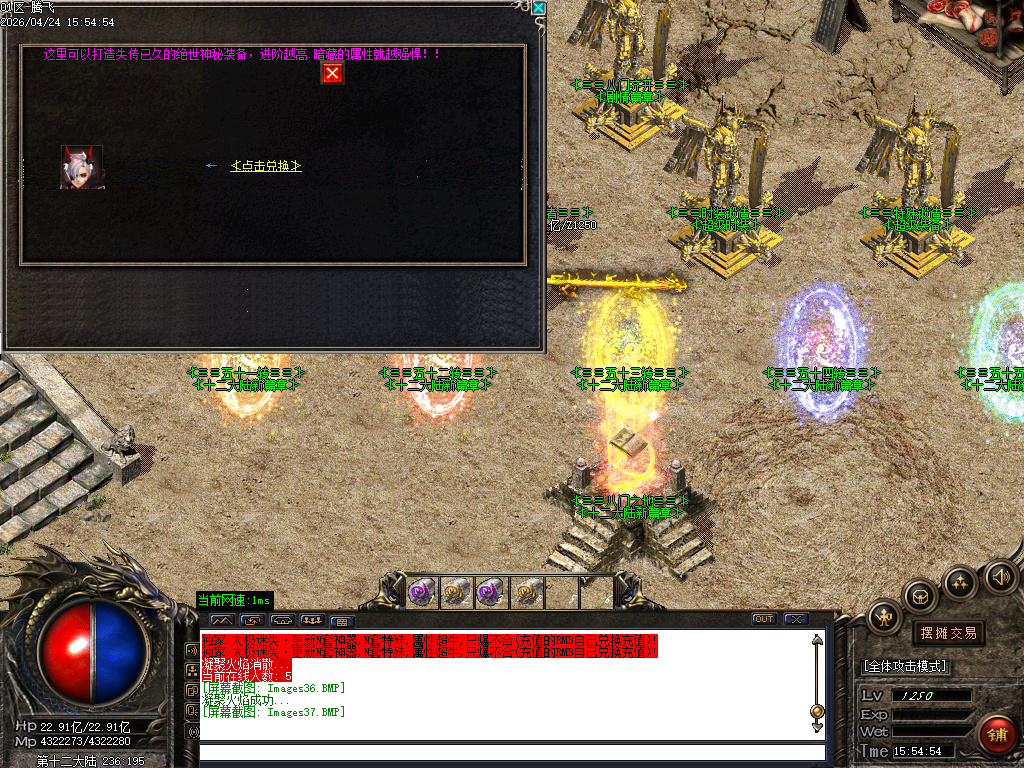This screenshot has height=768, width=1024.
Task: Toggle the 全体攻击模式 attack mode label
Action: click(906, 666)
